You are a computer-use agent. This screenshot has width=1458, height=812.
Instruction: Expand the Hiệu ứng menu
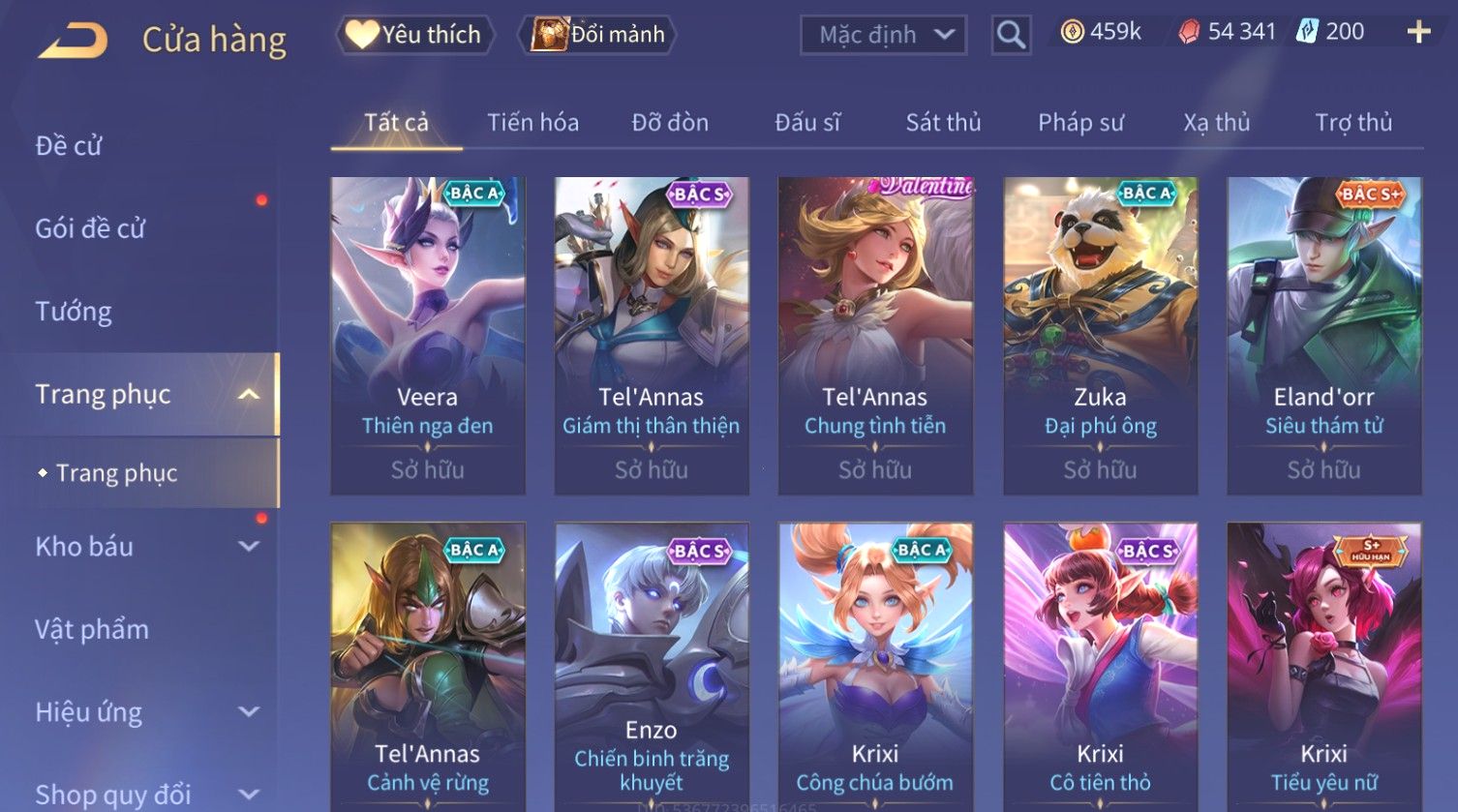pyautogui.click(x=145, y=712)
